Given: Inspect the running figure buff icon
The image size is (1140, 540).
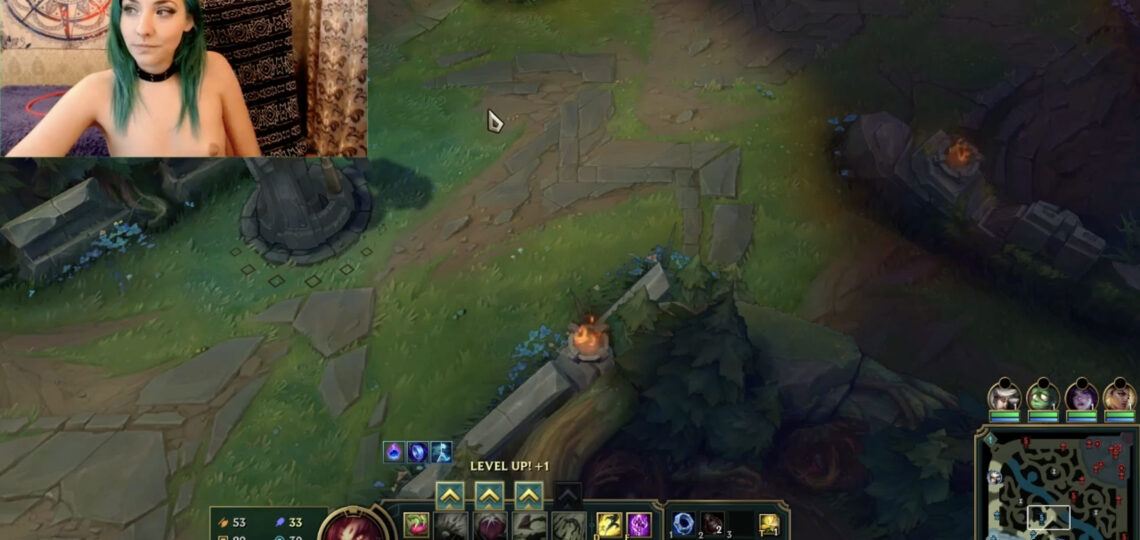Looking at the screenshot, I should click(x=441, y=452).
